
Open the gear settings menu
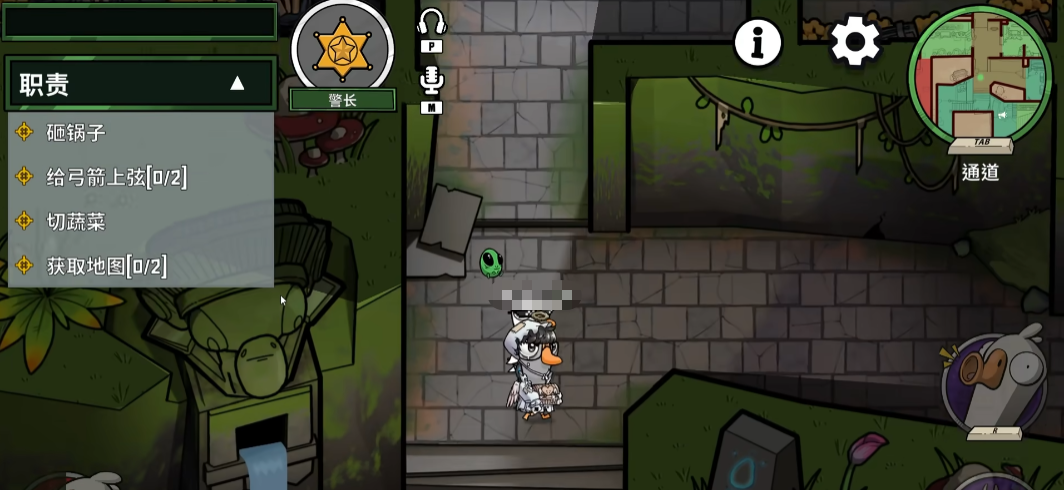click(x=855, y=42)
